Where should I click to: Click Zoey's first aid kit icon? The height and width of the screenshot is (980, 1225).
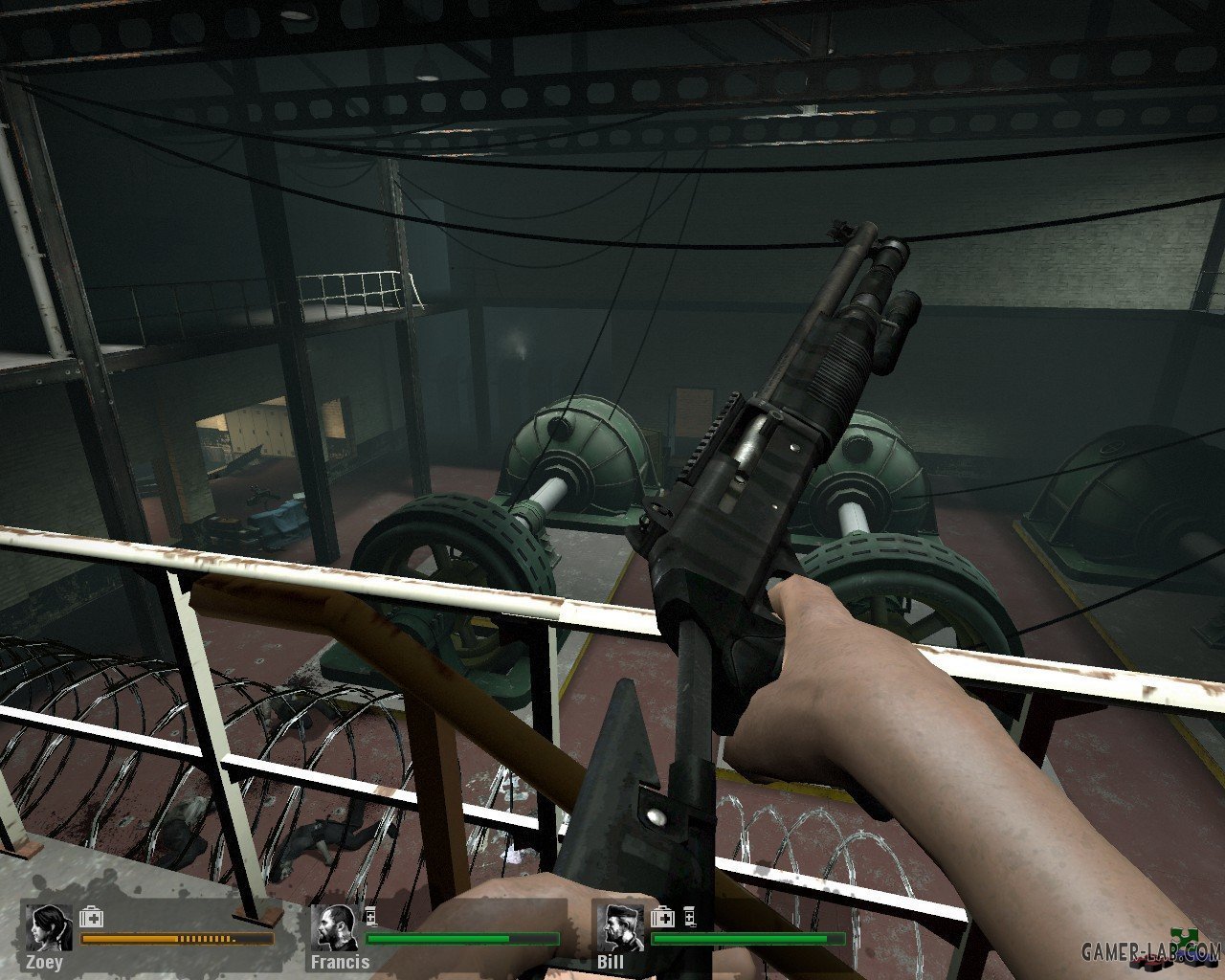click(92, 918)
